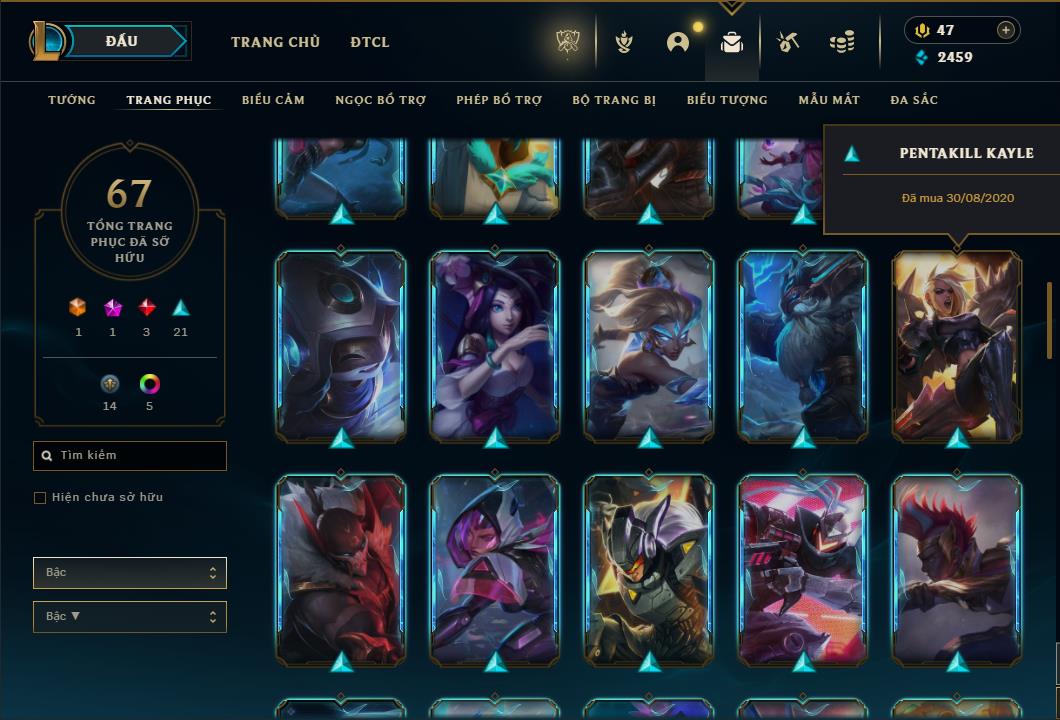Go to TRANG CHỦ home page
The height and width of the screenshot is (720, 1060).
275,42
